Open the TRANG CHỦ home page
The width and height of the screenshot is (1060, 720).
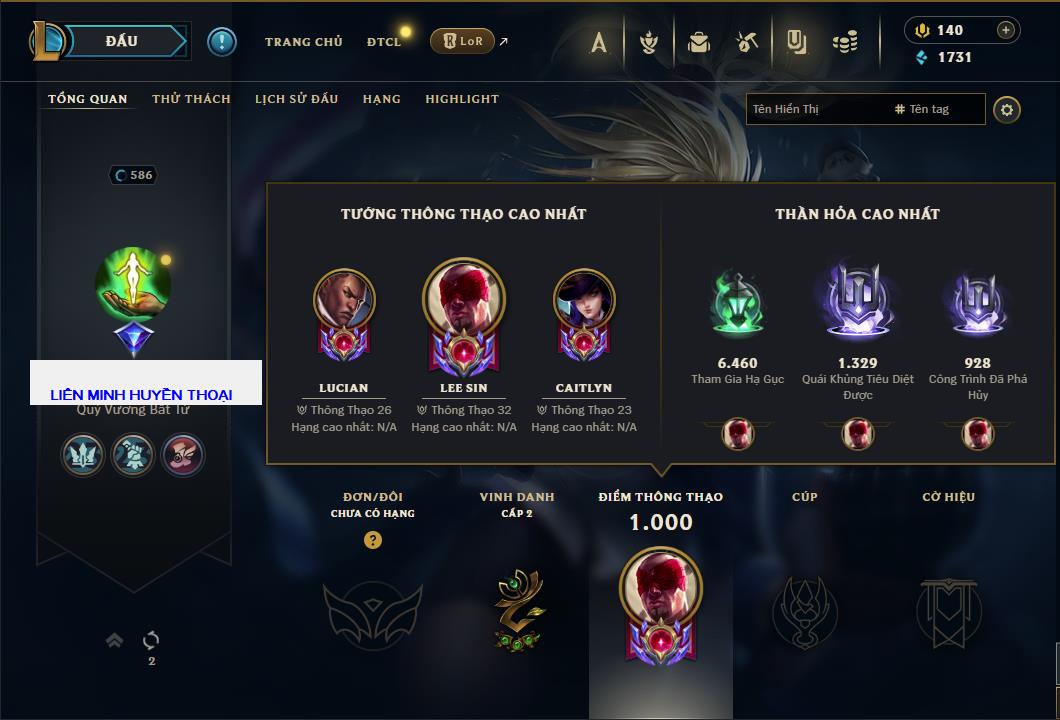click(303, 42)
